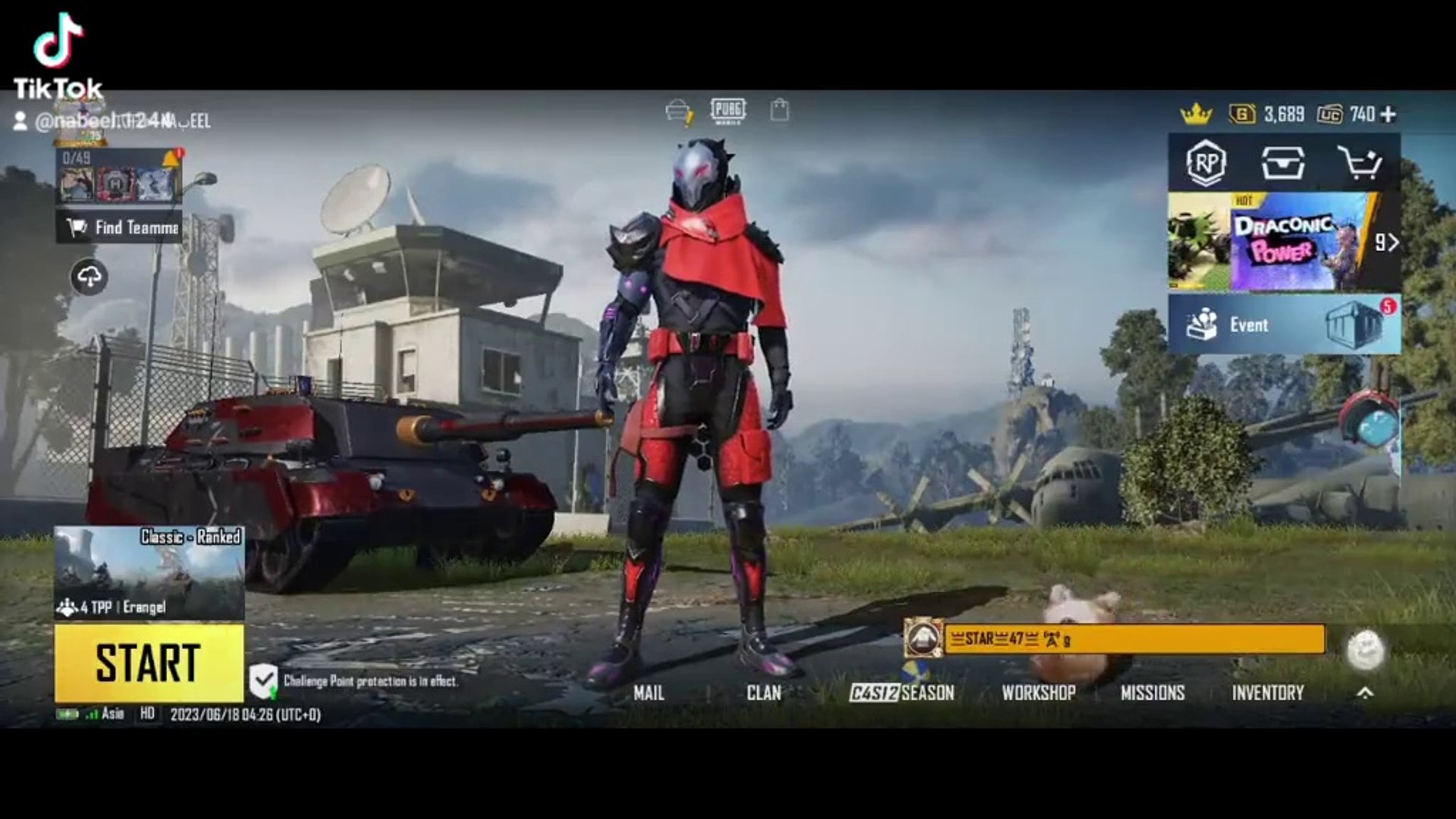Open the supply crate icon

point(1282,163)
